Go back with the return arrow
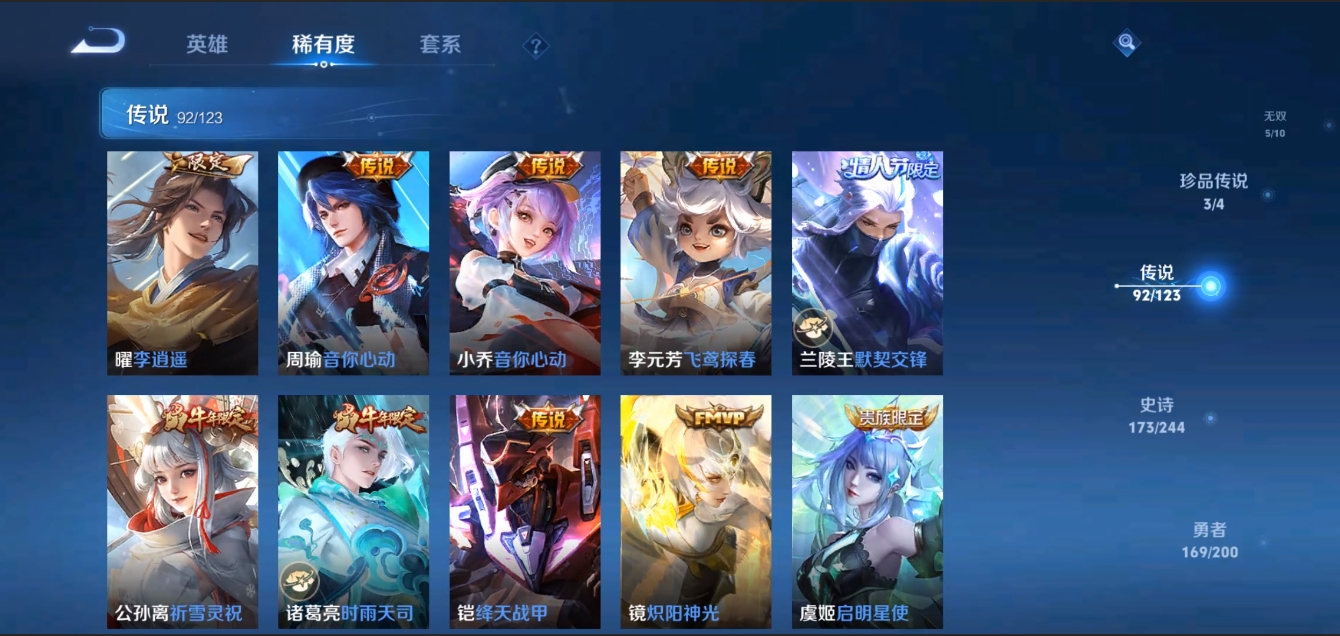 98,42
